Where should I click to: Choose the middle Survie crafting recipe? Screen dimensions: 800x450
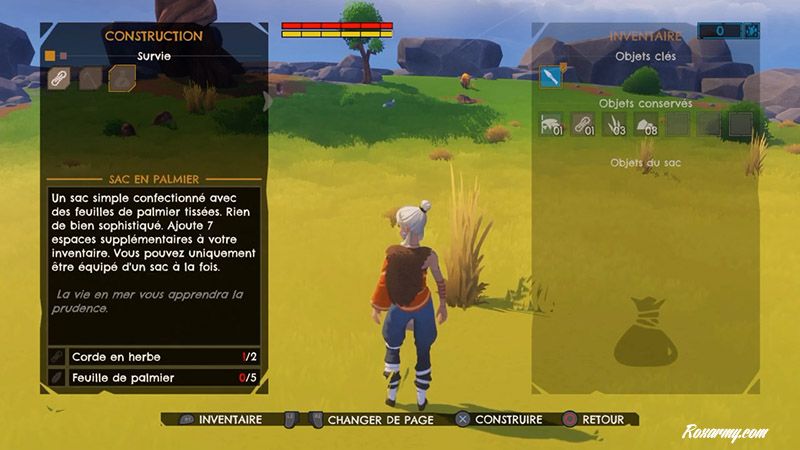[x=91, y=78]
